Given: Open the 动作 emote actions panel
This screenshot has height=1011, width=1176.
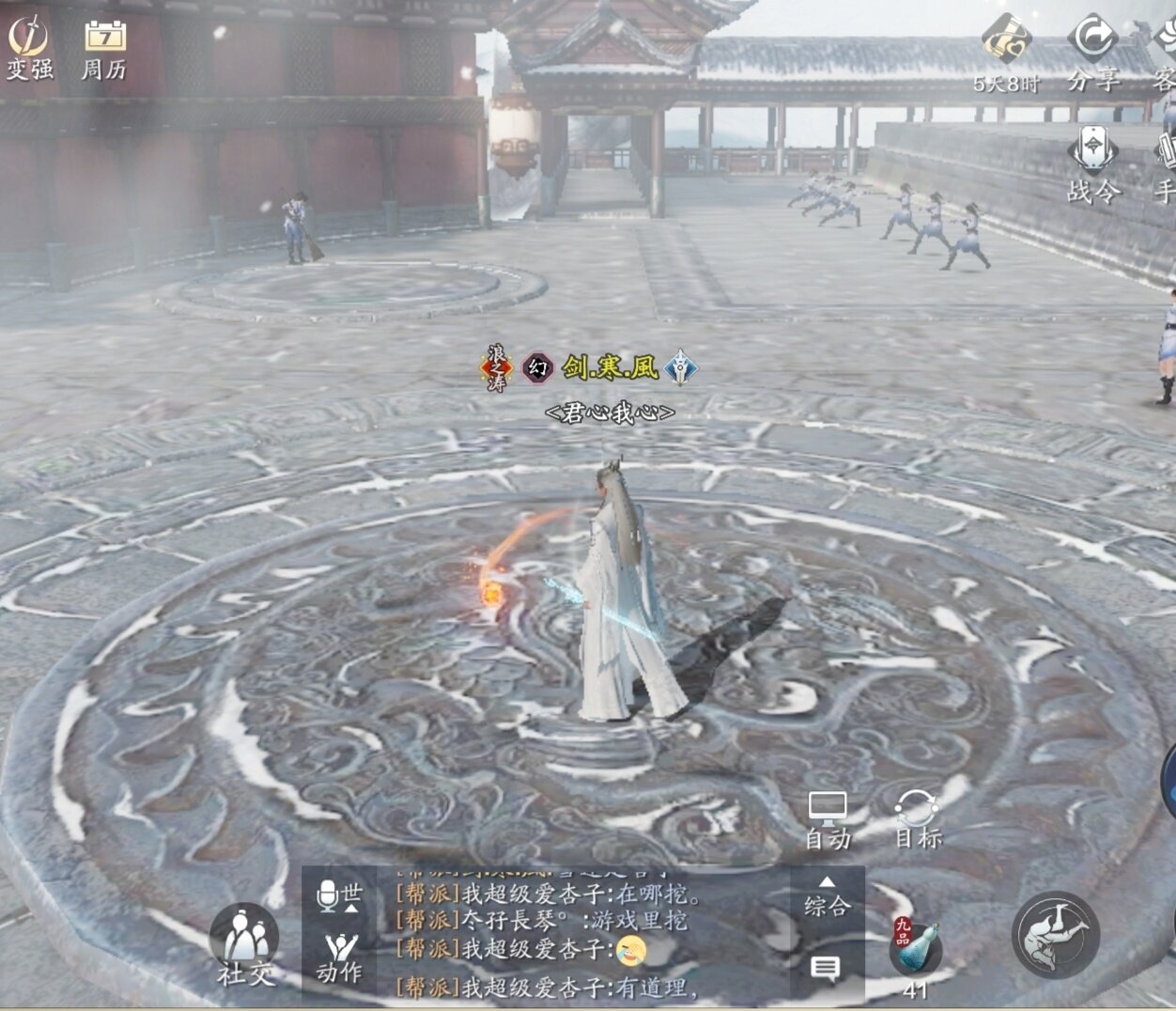Looking at the screenshot, I should (x=339, y=957).
